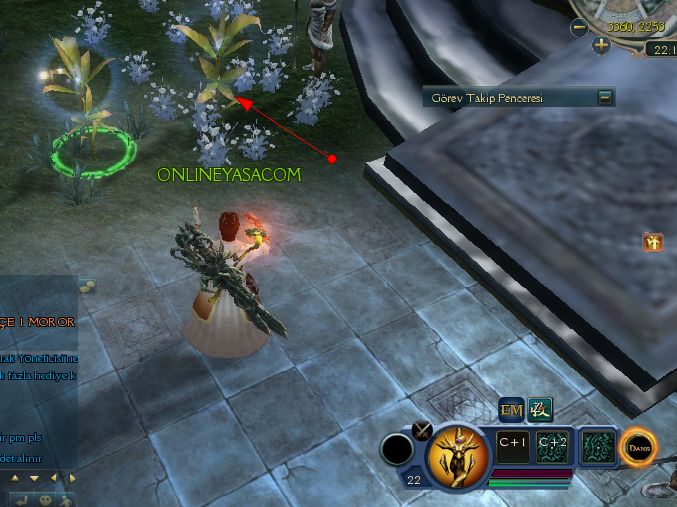Open the orange gift icon

coord(653,241)
